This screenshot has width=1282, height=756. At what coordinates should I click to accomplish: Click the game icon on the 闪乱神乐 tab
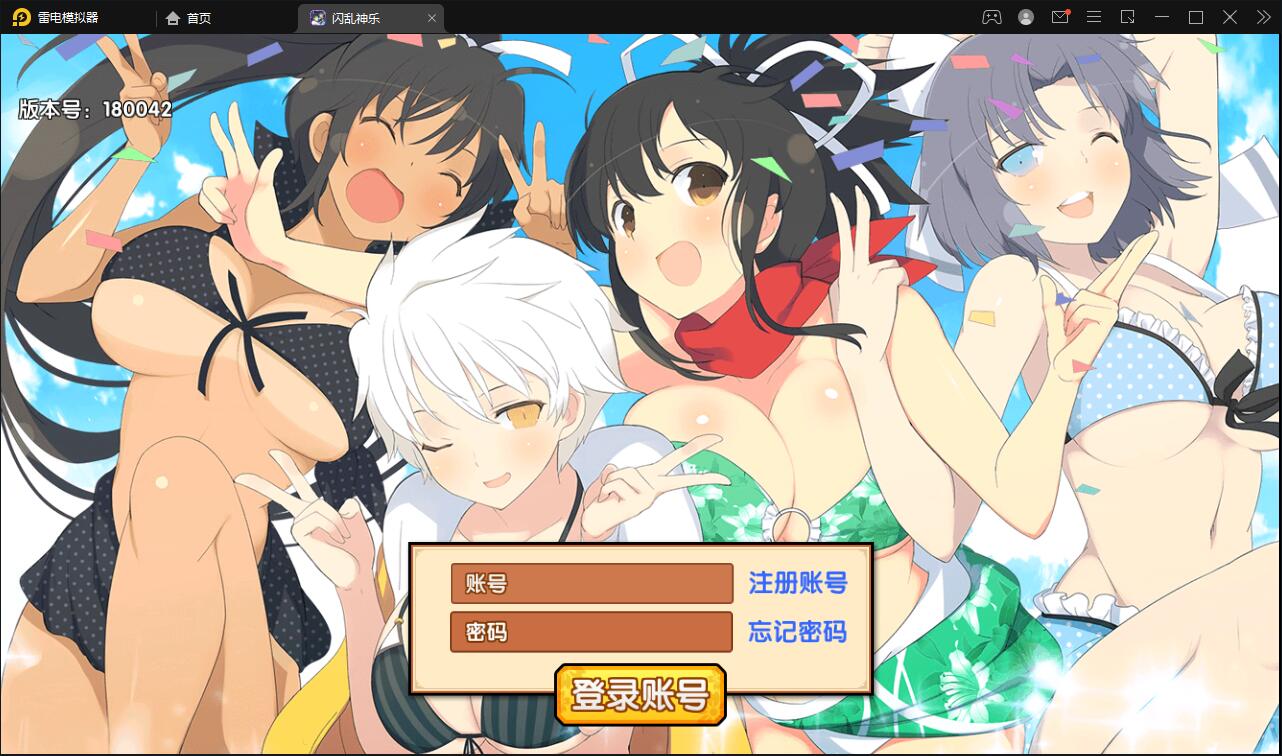click(318, 17)
